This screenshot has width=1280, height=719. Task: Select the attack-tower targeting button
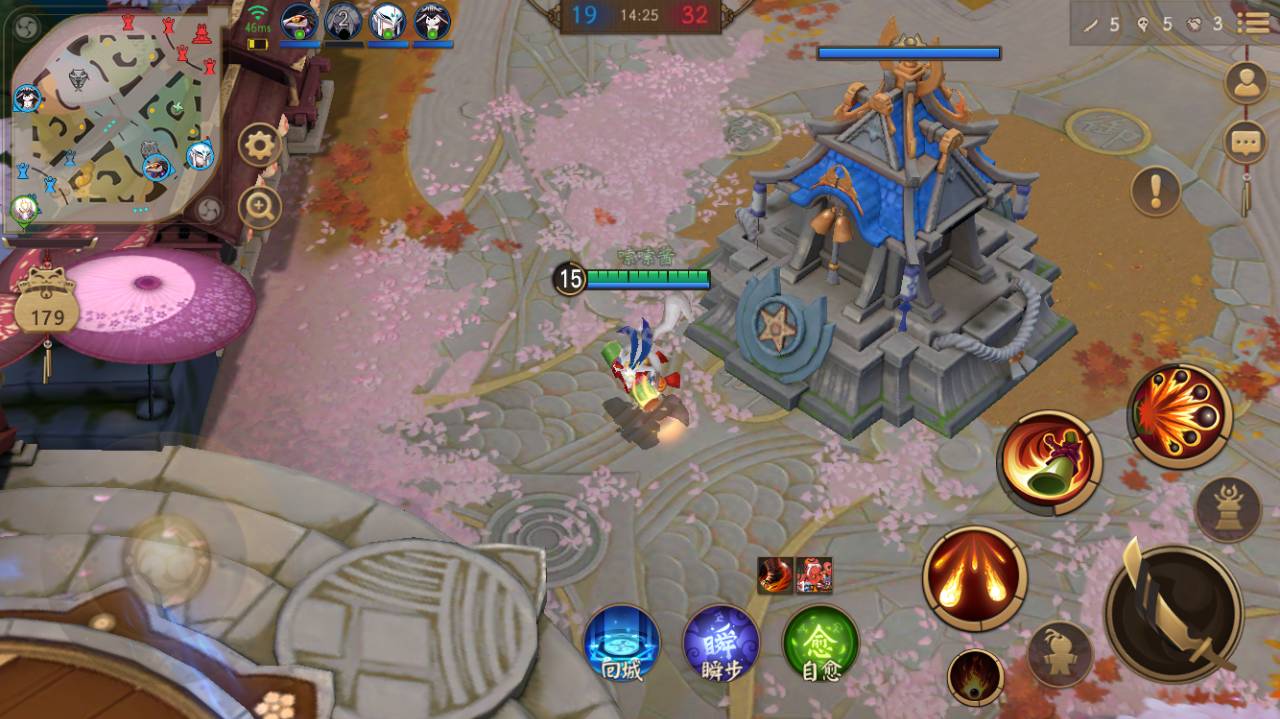[x=1228, y=509]
